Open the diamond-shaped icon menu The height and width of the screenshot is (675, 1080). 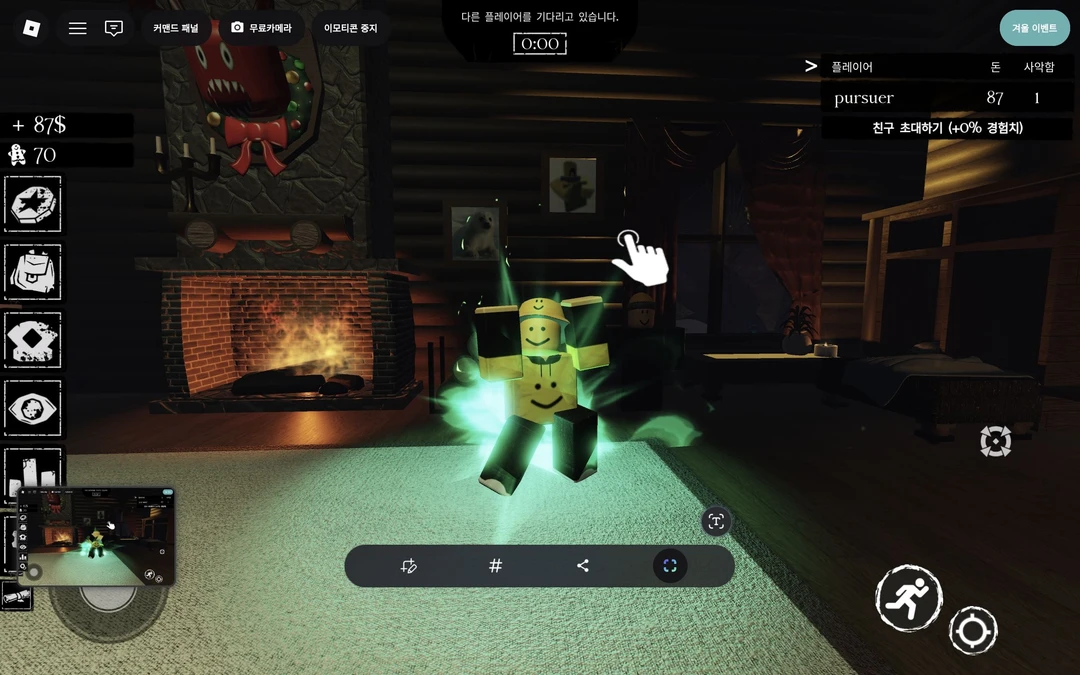coord(33,340)
